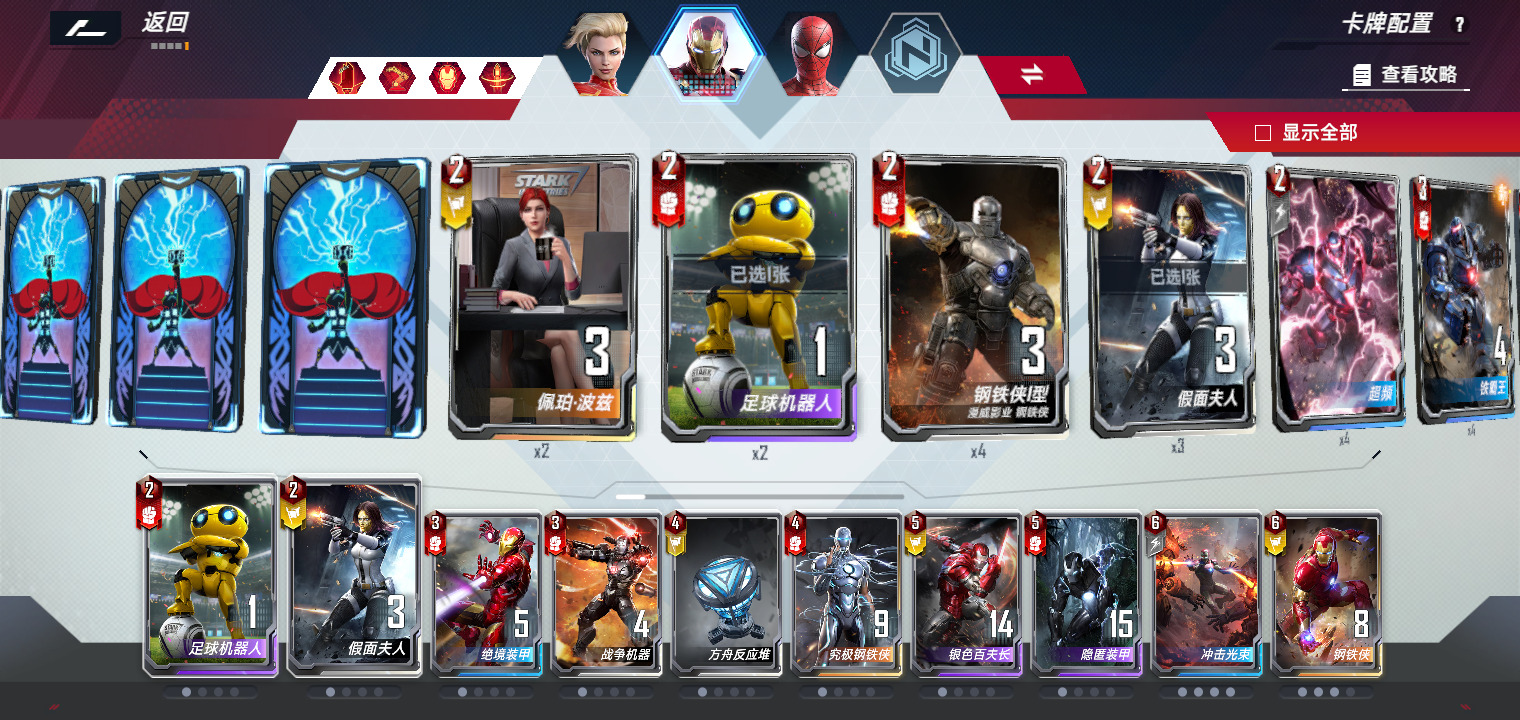Select the 假面夫人 card in collection
The image size is (1520, 720).
(x=1173, y=297)
